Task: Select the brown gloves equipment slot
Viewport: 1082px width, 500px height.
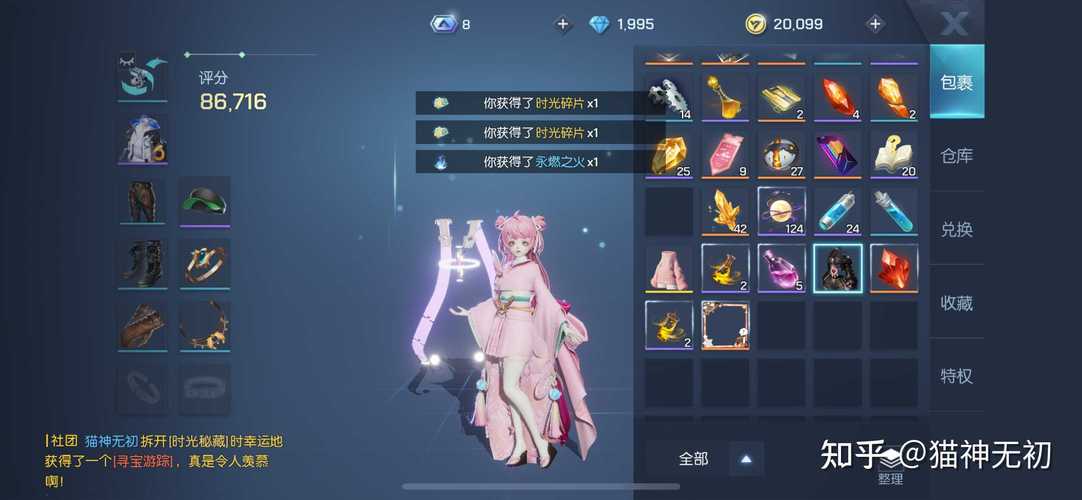Action: pyautogui.click(x=142, y=326)
